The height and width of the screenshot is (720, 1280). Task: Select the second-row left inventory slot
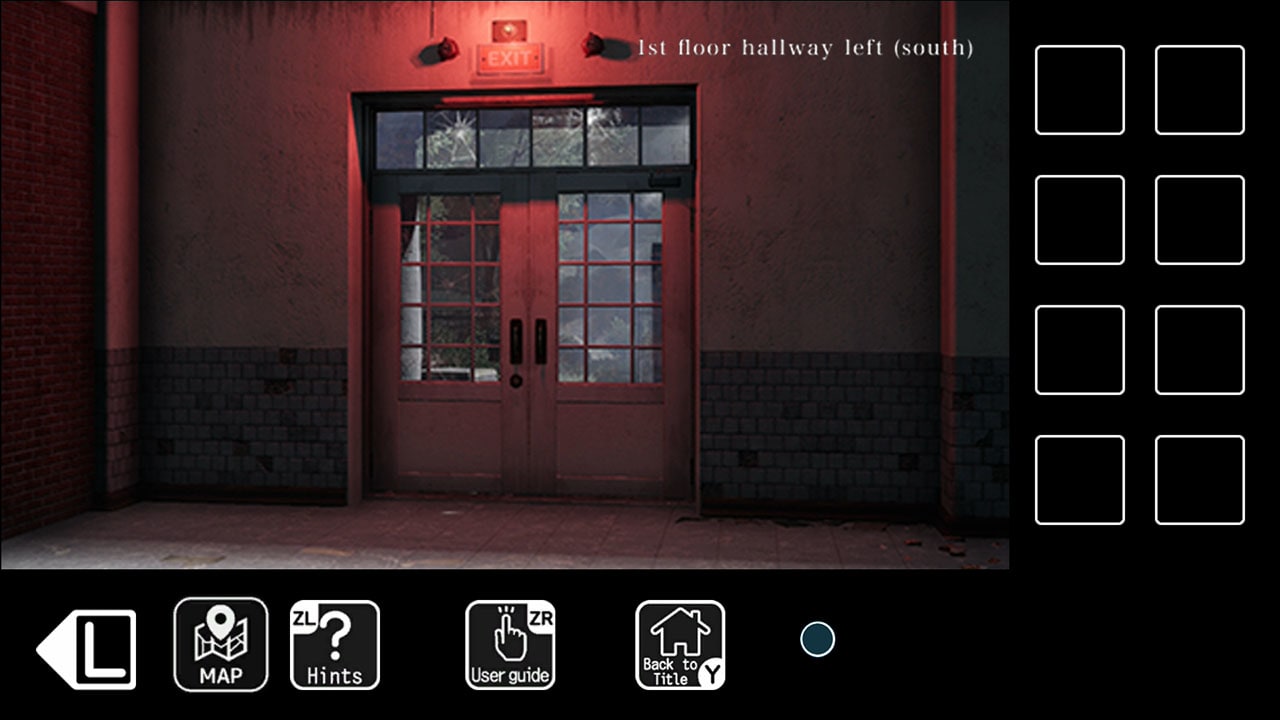[1080, 218]
